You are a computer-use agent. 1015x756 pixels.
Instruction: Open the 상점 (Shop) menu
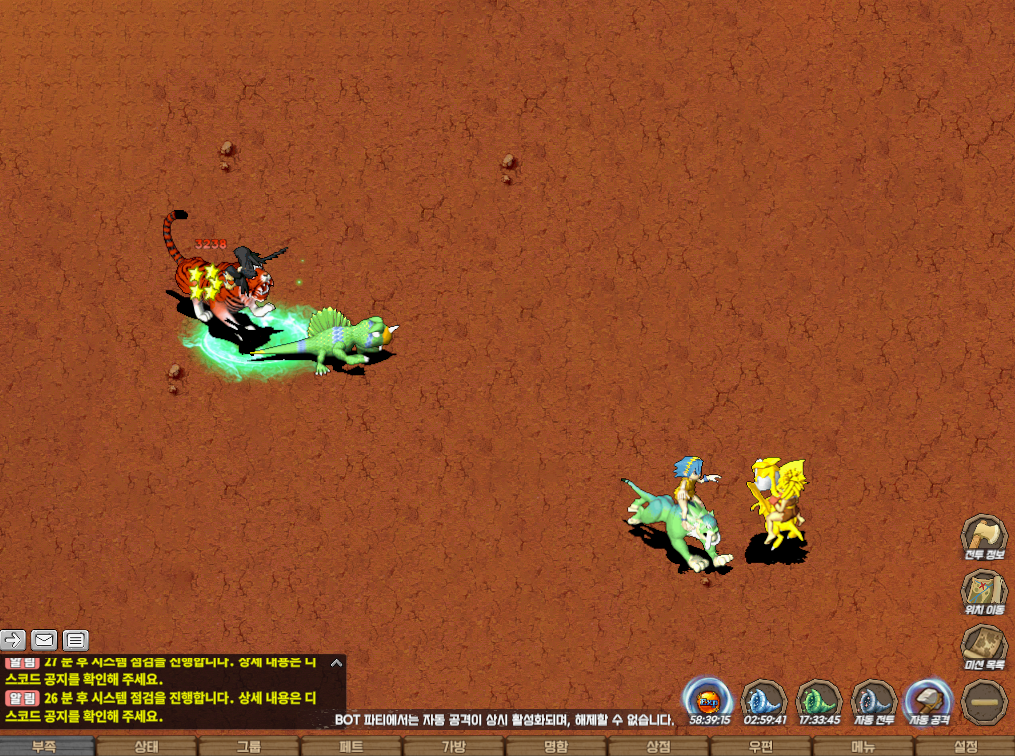click(x=658, y=746)
